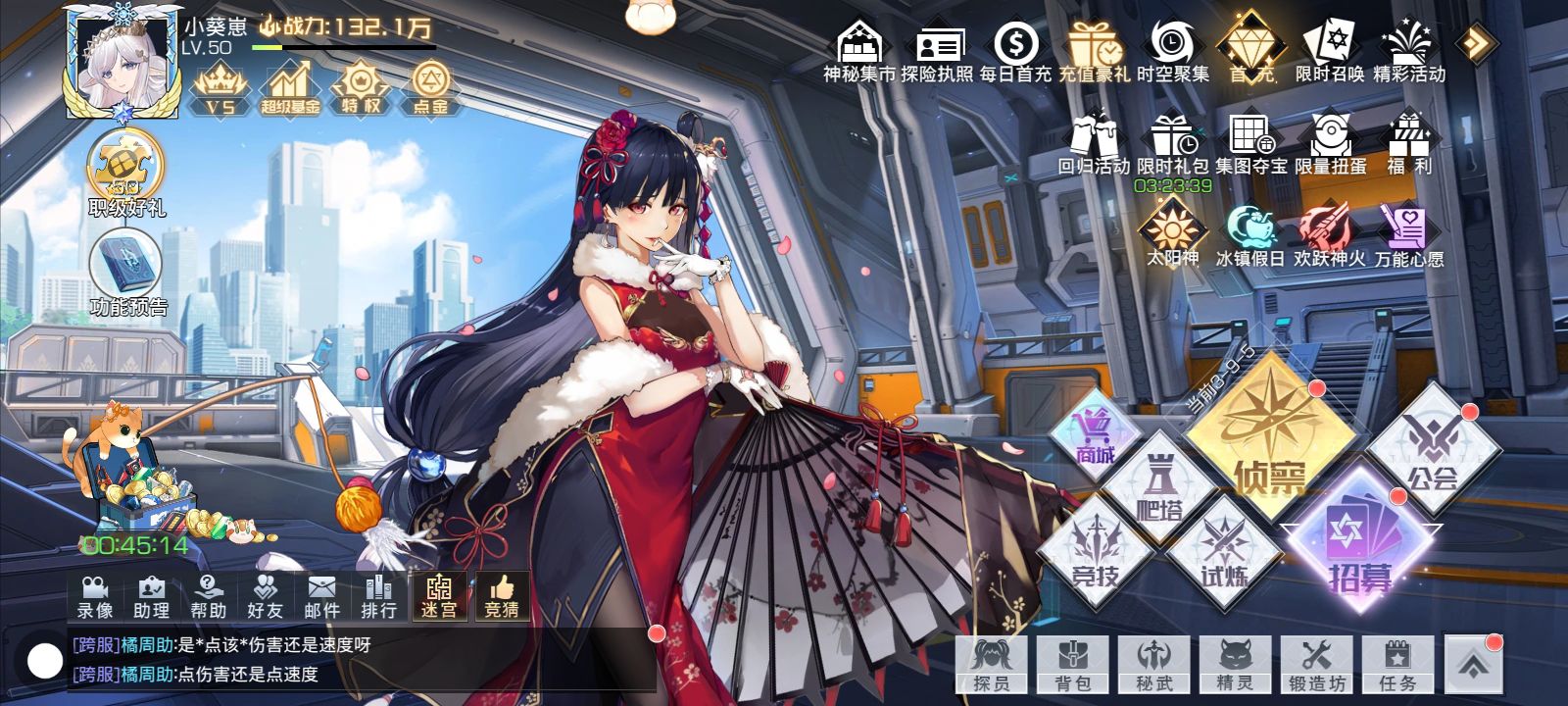Open the 邮件 mail inbox
Viewport: 1568px width, 706px height.
[x=321, y=597]
